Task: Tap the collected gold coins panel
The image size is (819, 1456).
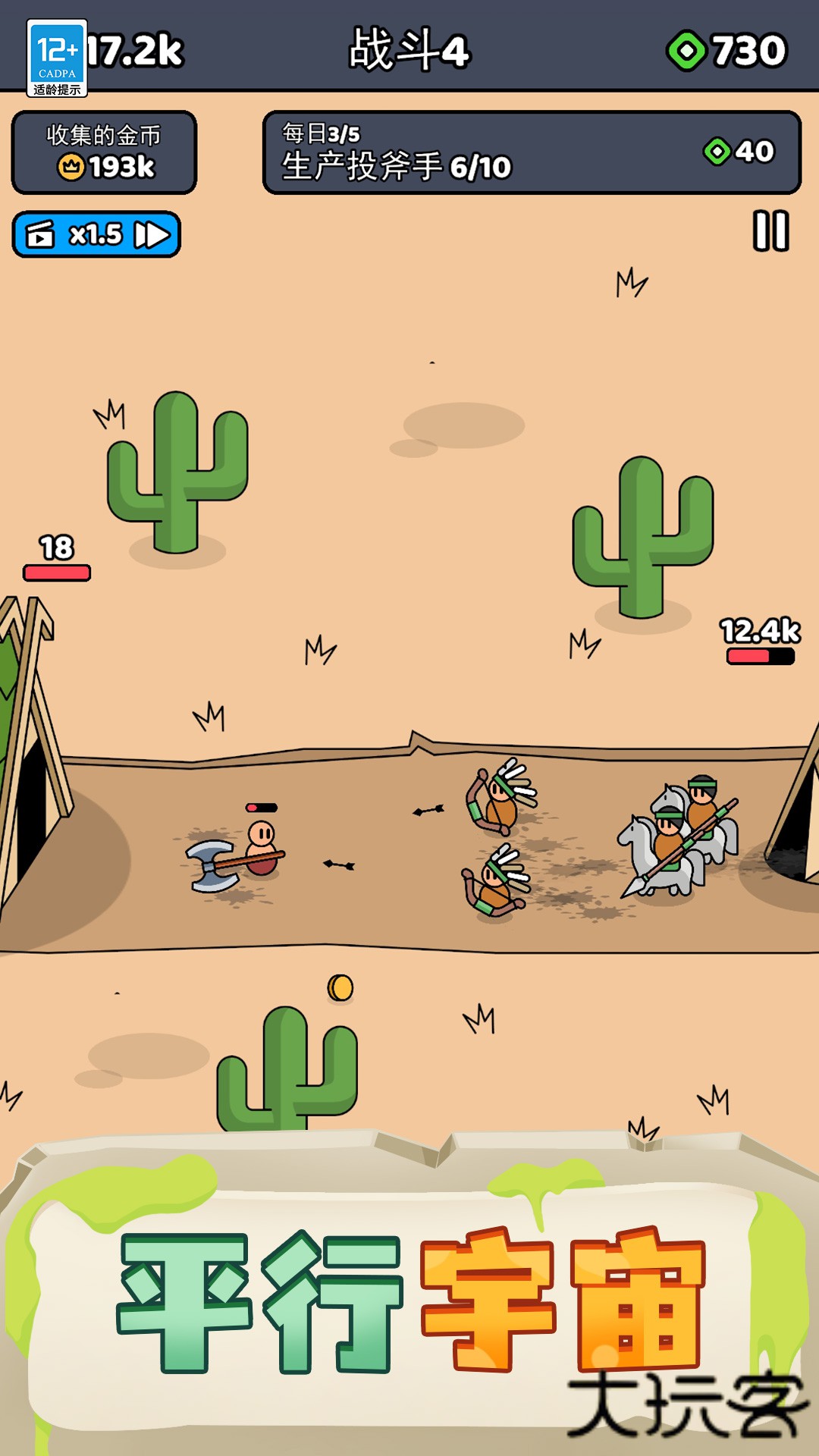Action: point(104,152)
